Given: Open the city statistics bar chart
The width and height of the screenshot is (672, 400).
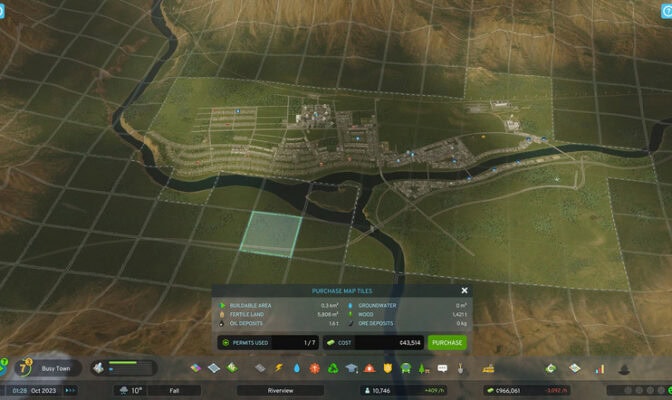Looking at the screenshot, I should click(600, 368).
